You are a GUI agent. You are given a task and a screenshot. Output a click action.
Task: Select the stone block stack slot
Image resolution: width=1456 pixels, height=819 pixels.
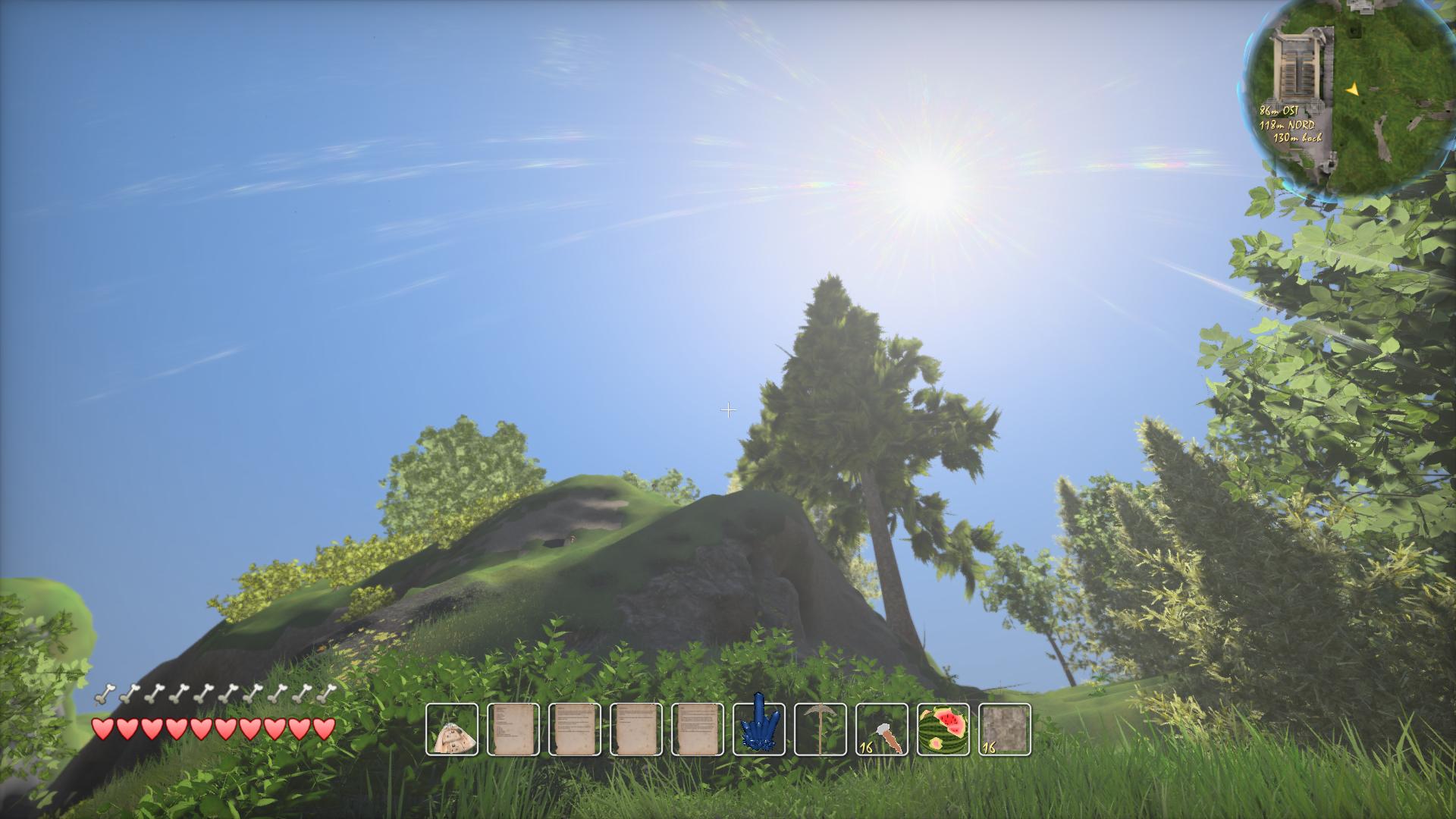(1005, 730)
